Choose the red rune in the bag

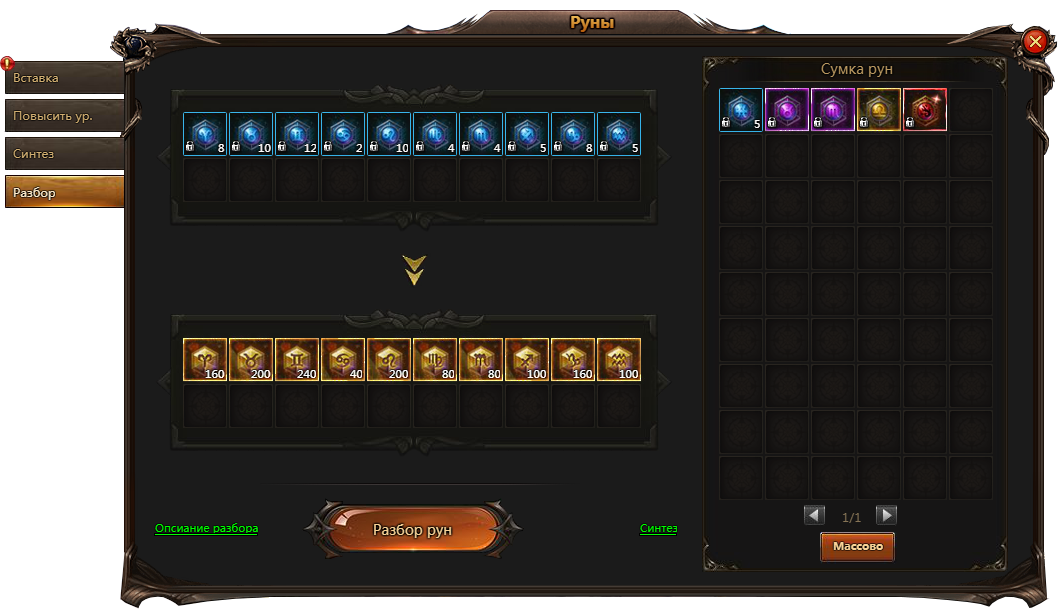coord(925,110)
